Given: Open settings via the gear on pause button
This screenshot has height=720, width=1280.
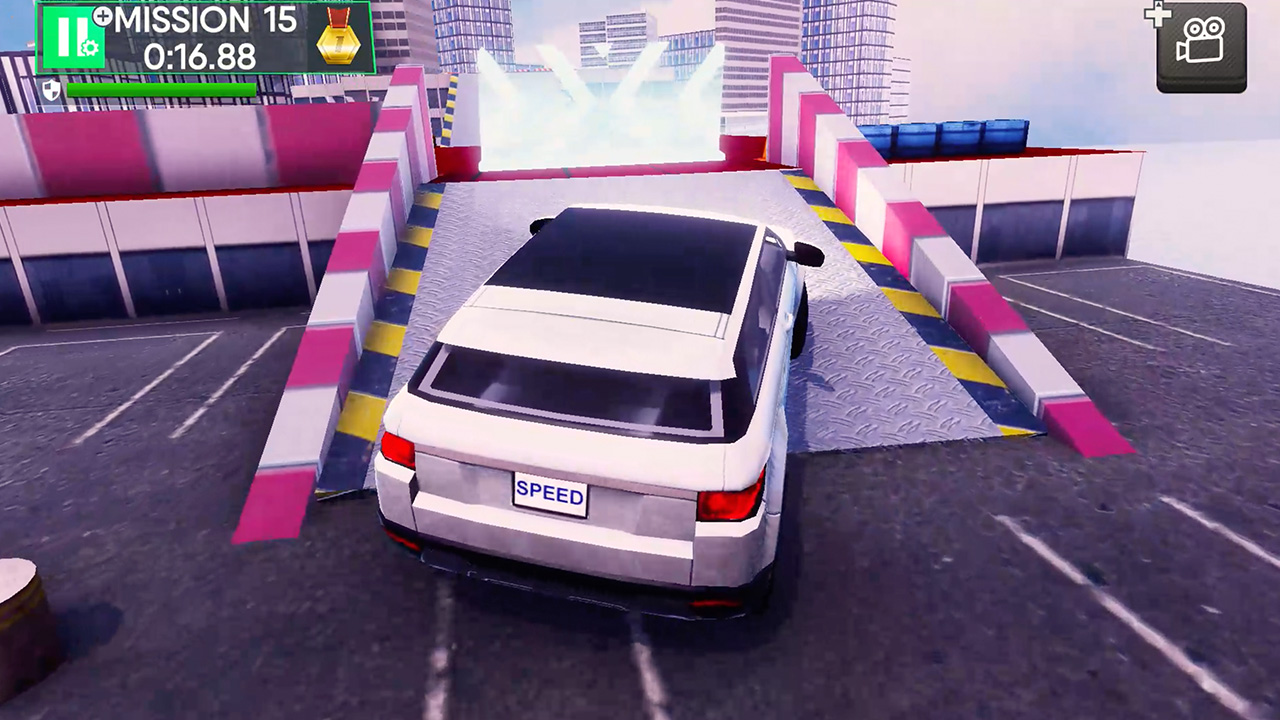Looking at the screenshot, I should pos(90,47).
